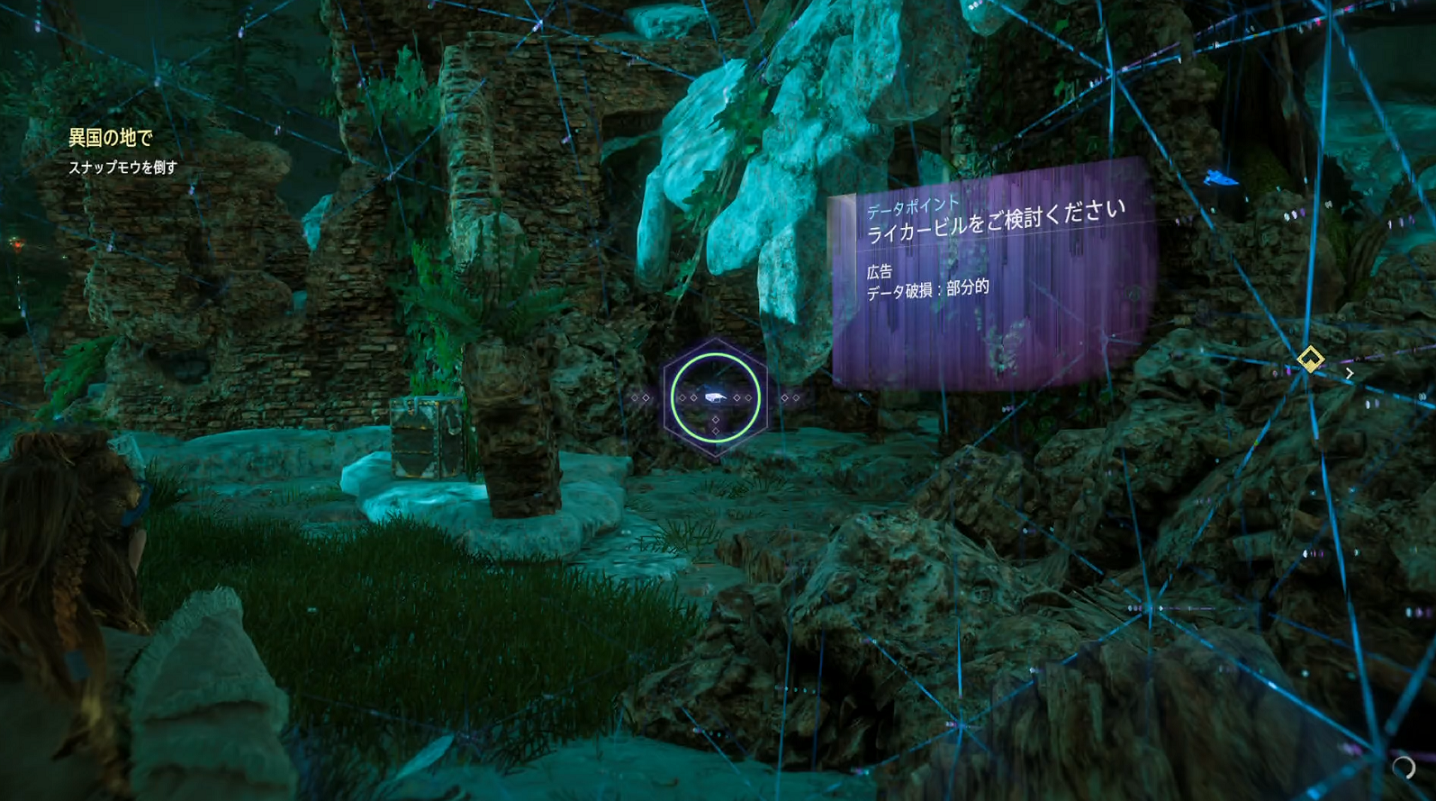Select the 異国の地で quest tracker
Viewport: 1436px width, 801px height.
point(111,138)
